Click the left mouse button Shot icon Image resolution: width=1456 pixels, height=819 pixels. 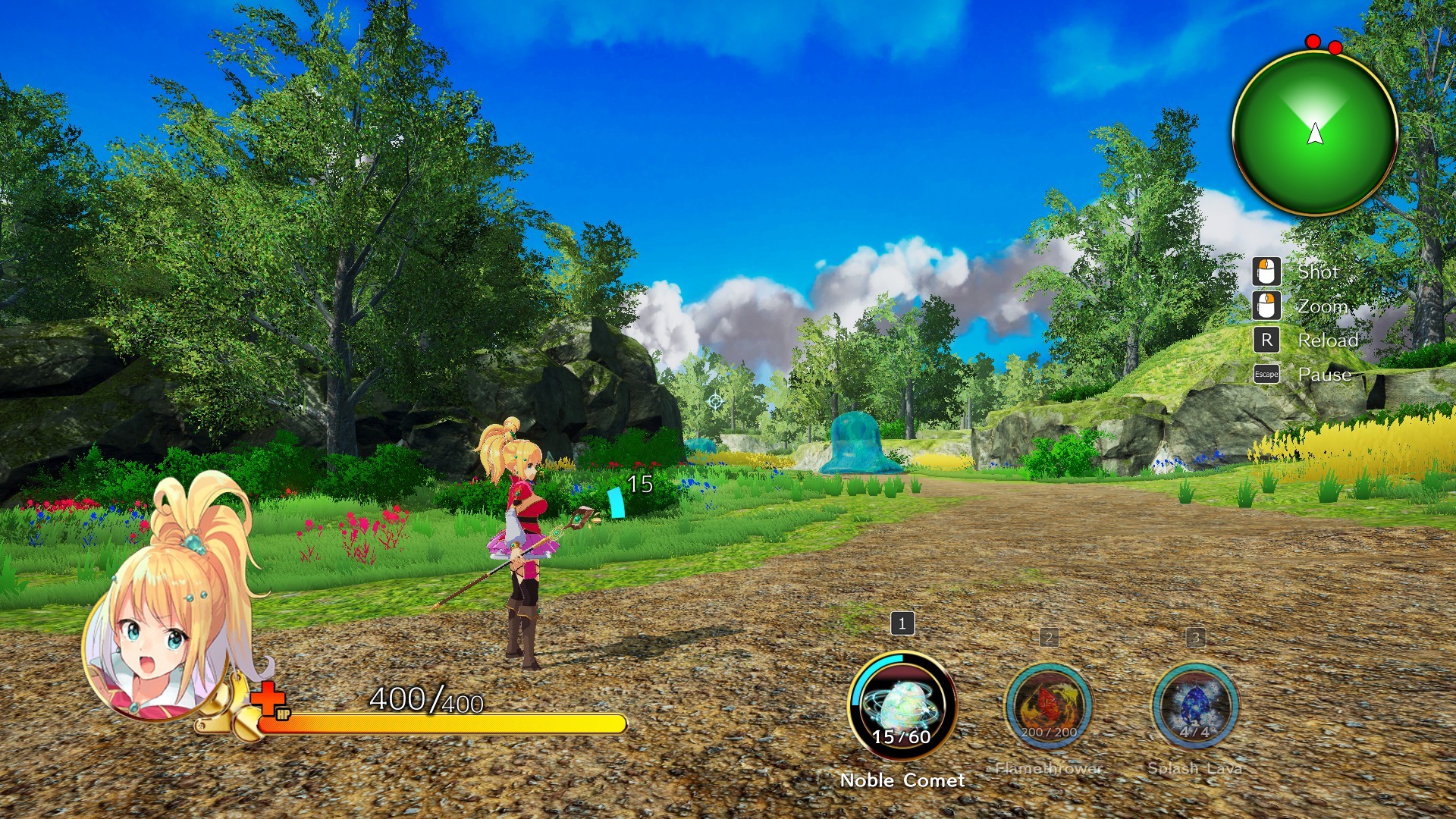1265,272
